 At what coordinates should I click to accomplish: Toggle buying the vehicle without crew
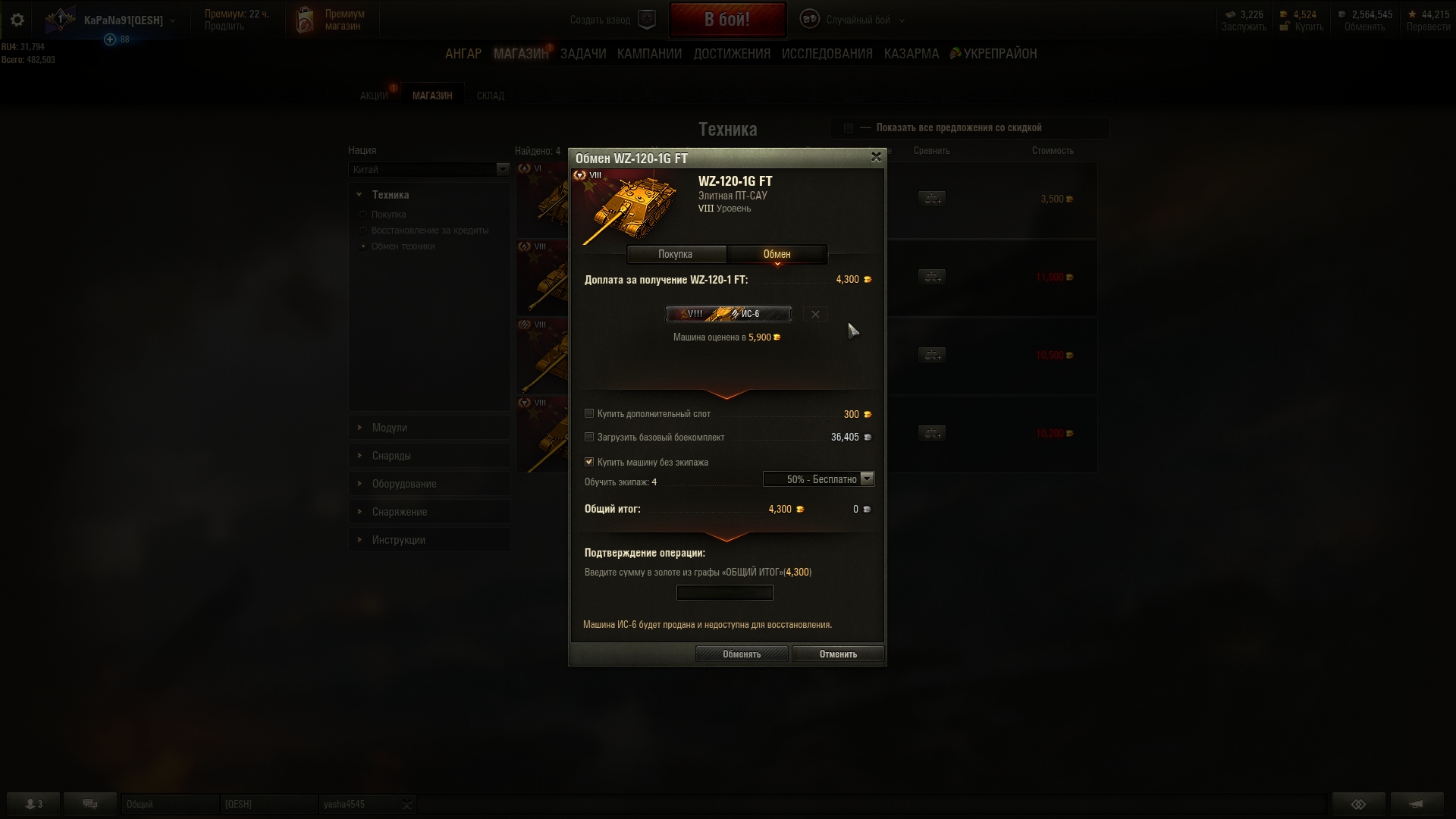[589, 462]
